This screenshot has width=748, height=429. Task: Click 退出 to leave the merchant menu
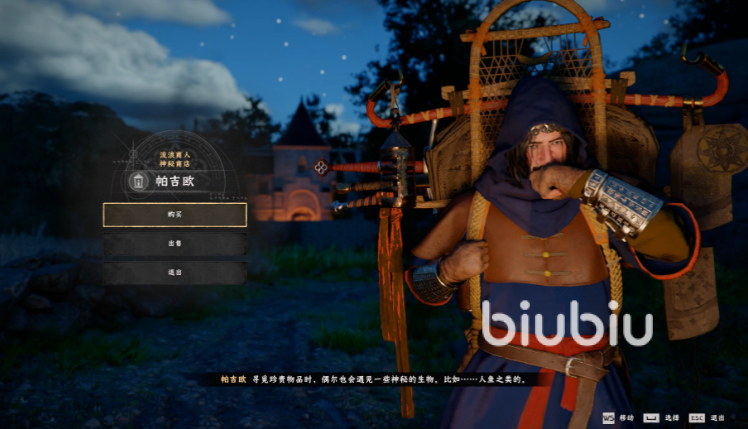(x=175, y=272)
